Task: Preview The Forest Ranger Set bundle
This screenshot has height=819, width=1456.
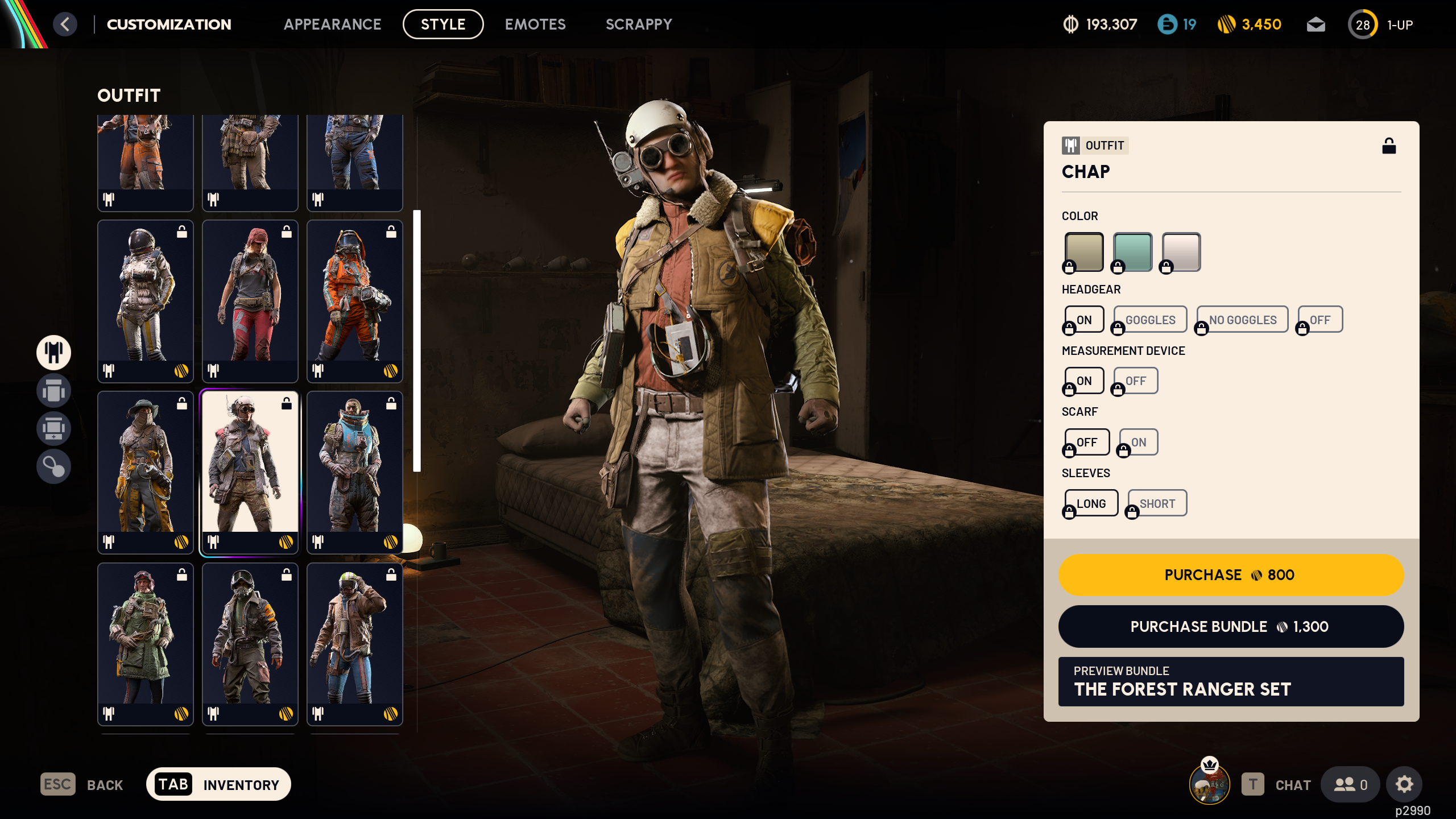Action: 1230,682
